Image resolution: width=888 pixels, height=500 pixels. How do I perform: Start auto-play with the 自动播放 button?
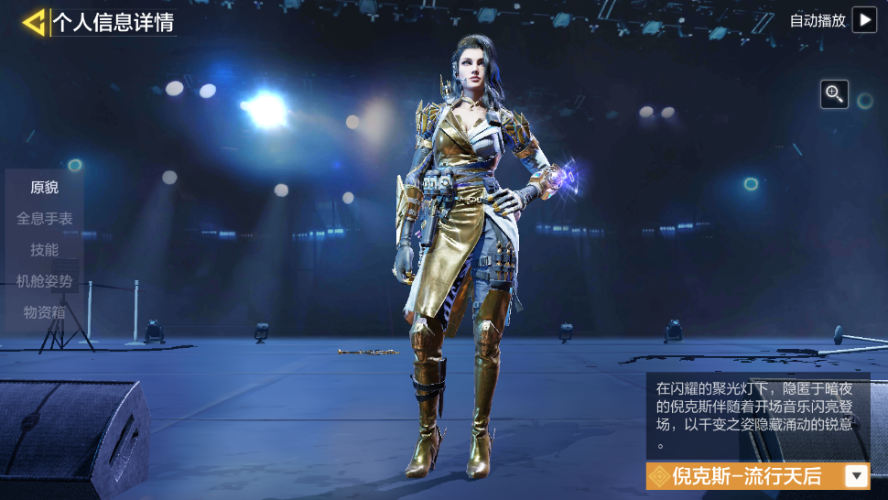(864, 20)
